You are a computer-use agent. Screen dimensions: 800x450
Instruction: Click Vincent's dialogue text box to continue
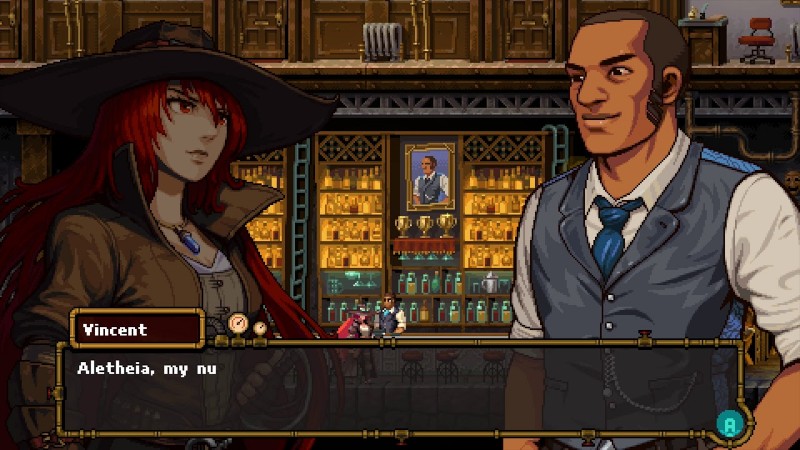coord(400,391)
